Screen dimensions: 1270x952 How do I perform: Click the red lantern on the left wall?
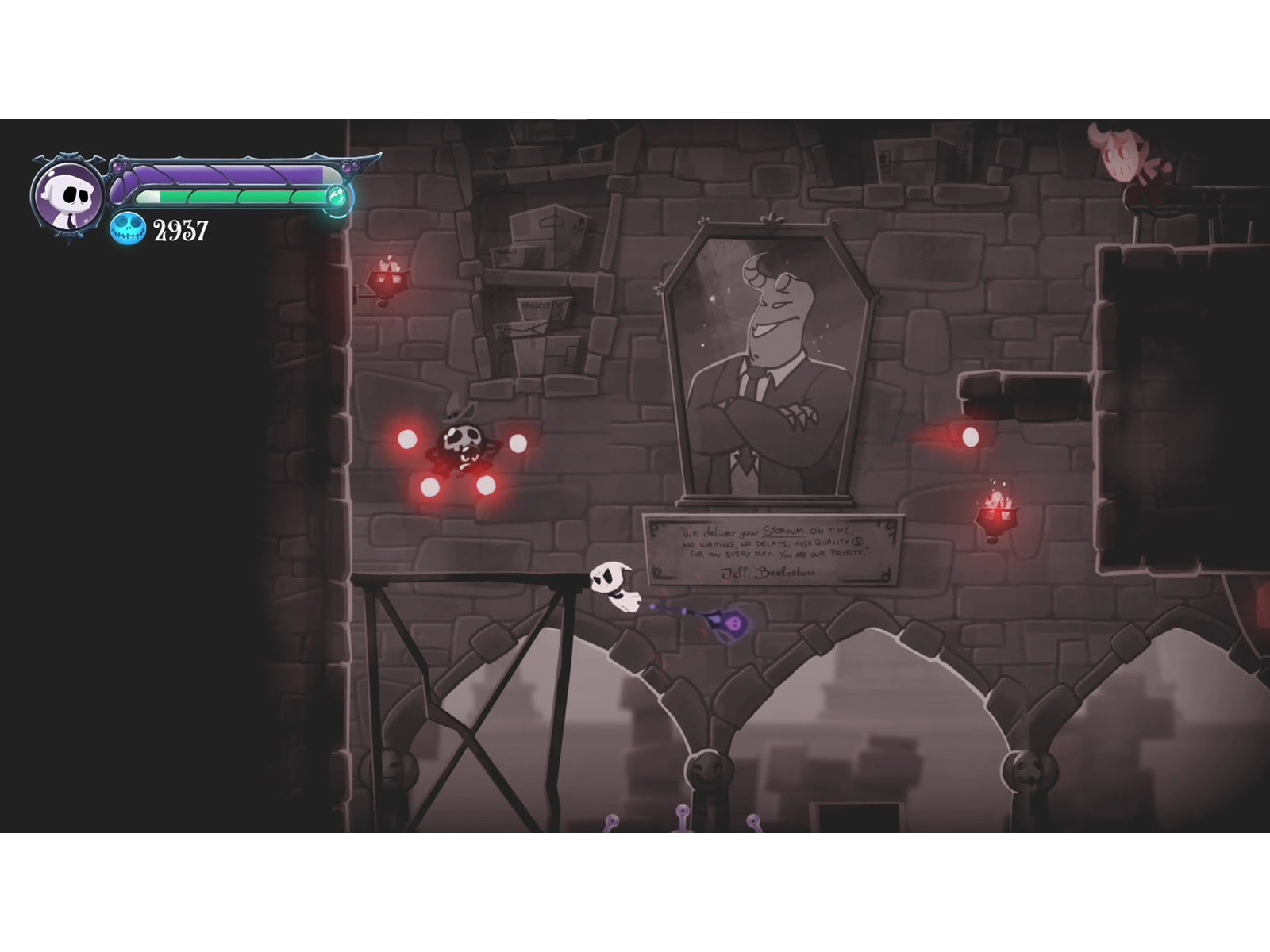389,279
